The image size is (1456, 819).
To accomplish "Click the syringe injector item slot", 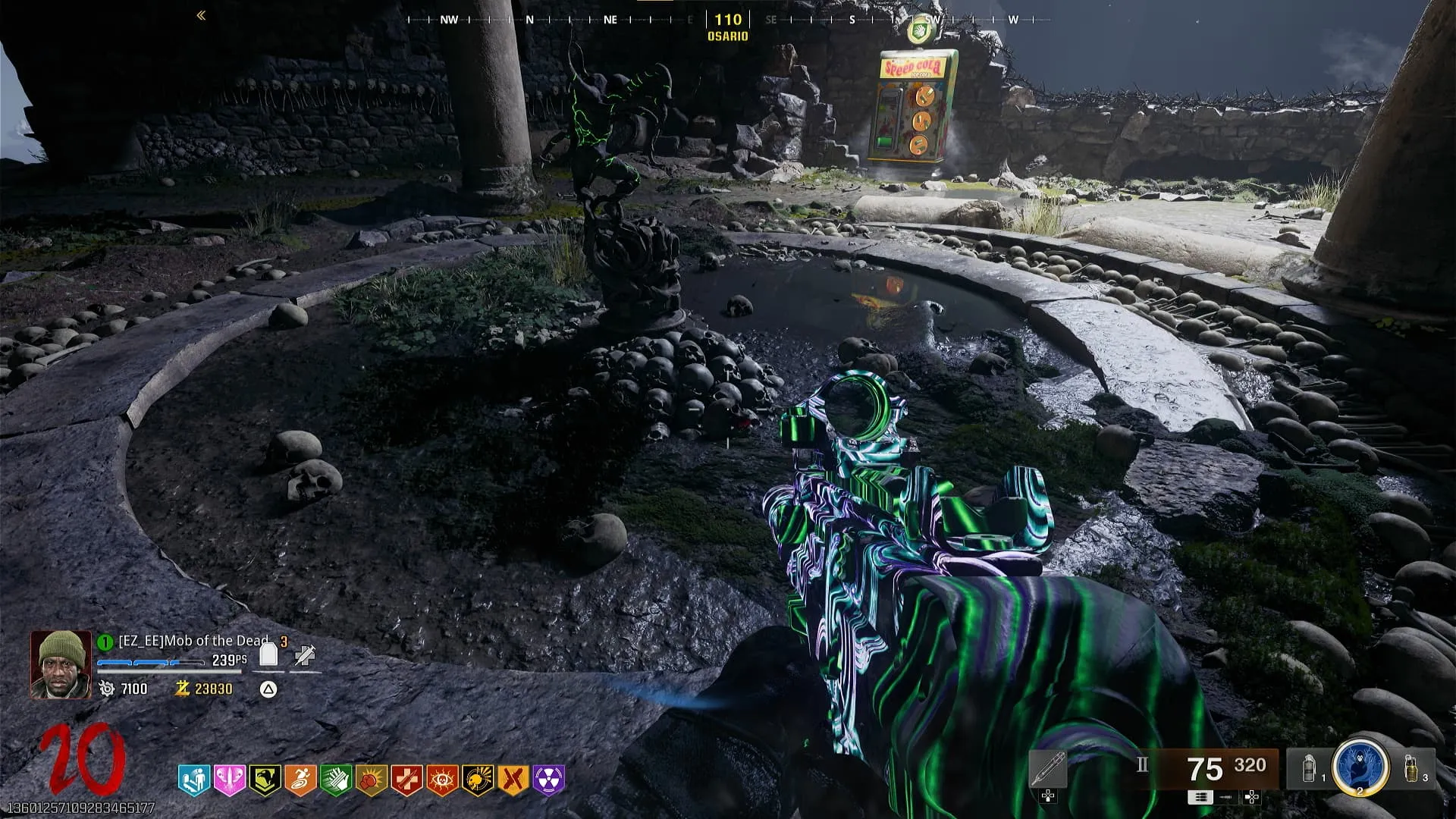I will 1048,770.
